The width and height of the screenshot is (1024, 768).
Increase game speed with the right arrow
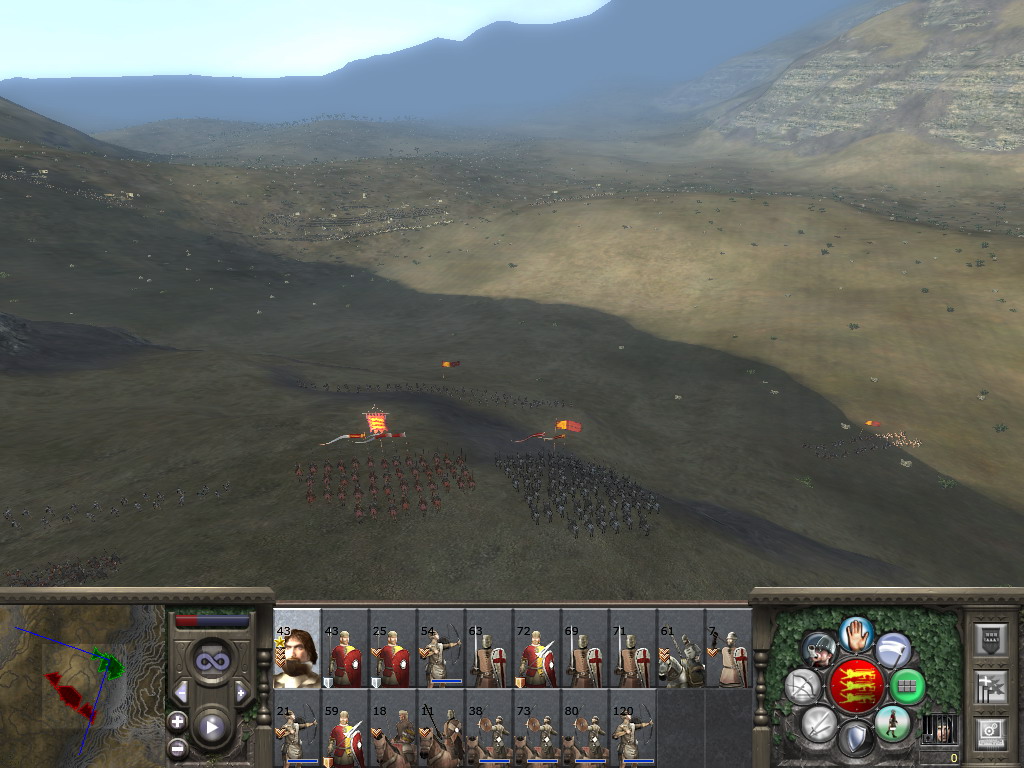pos(241,692)
